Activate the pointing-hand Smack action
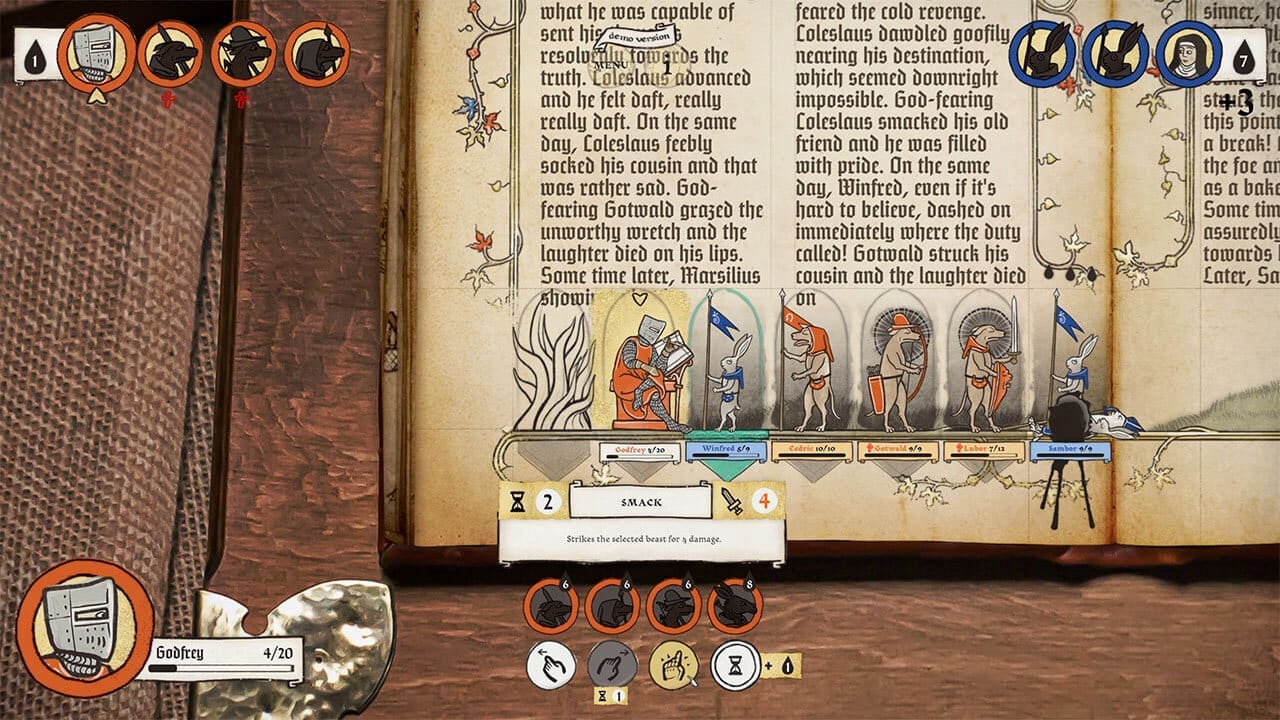 pyautogui.click(x=674, y=665)
